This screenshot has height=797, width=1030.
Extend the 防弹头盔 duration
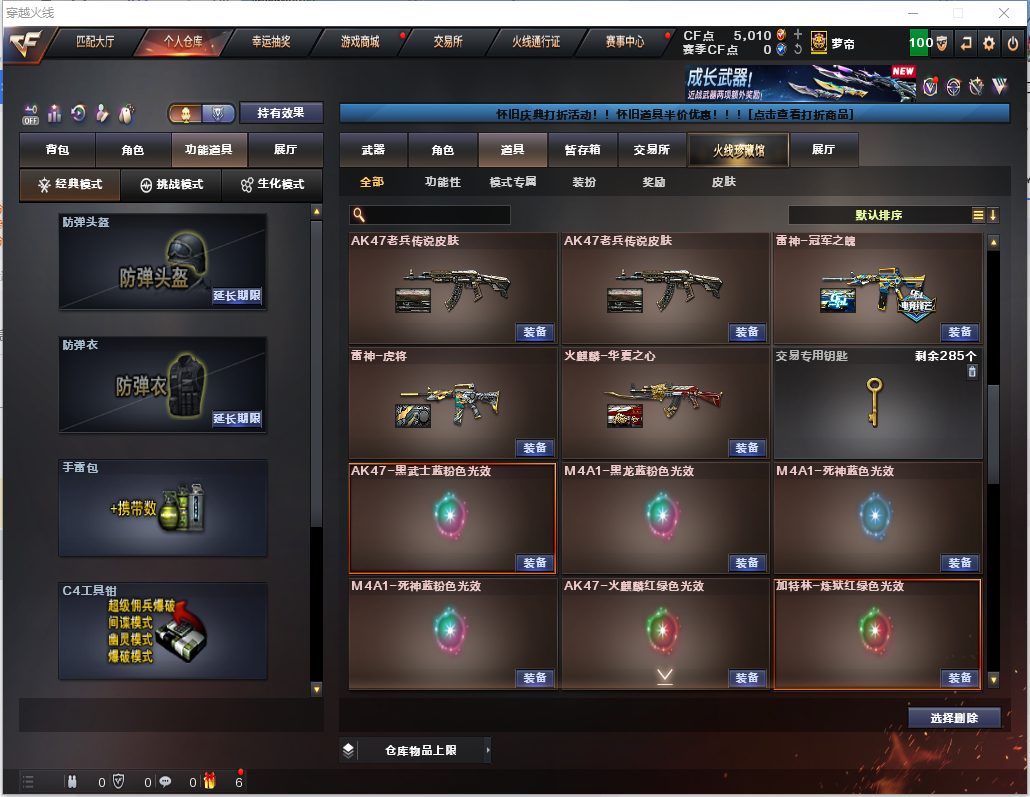pos(237,296)
